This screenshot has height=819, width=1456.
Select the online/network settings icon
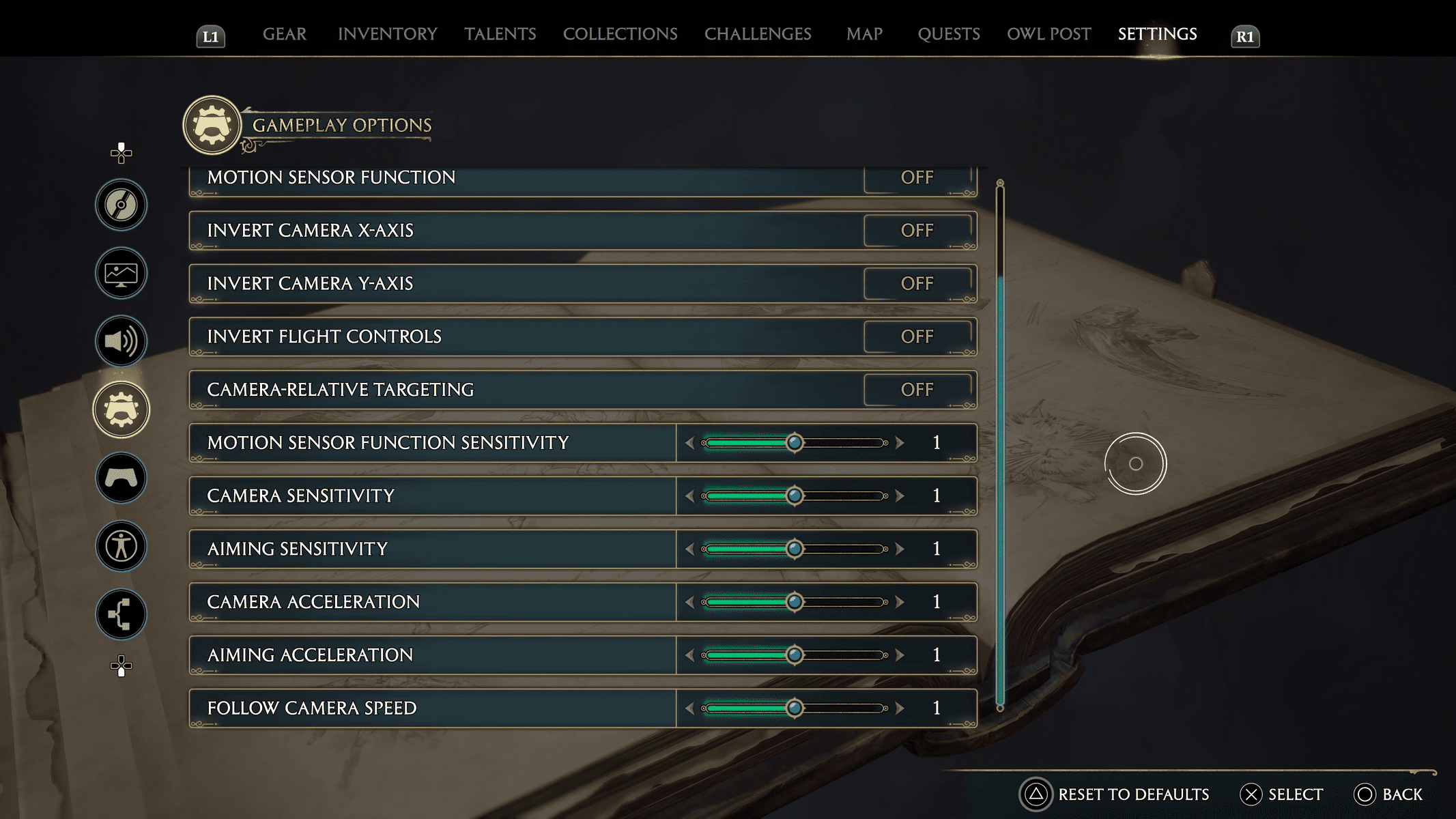[120, 614]
